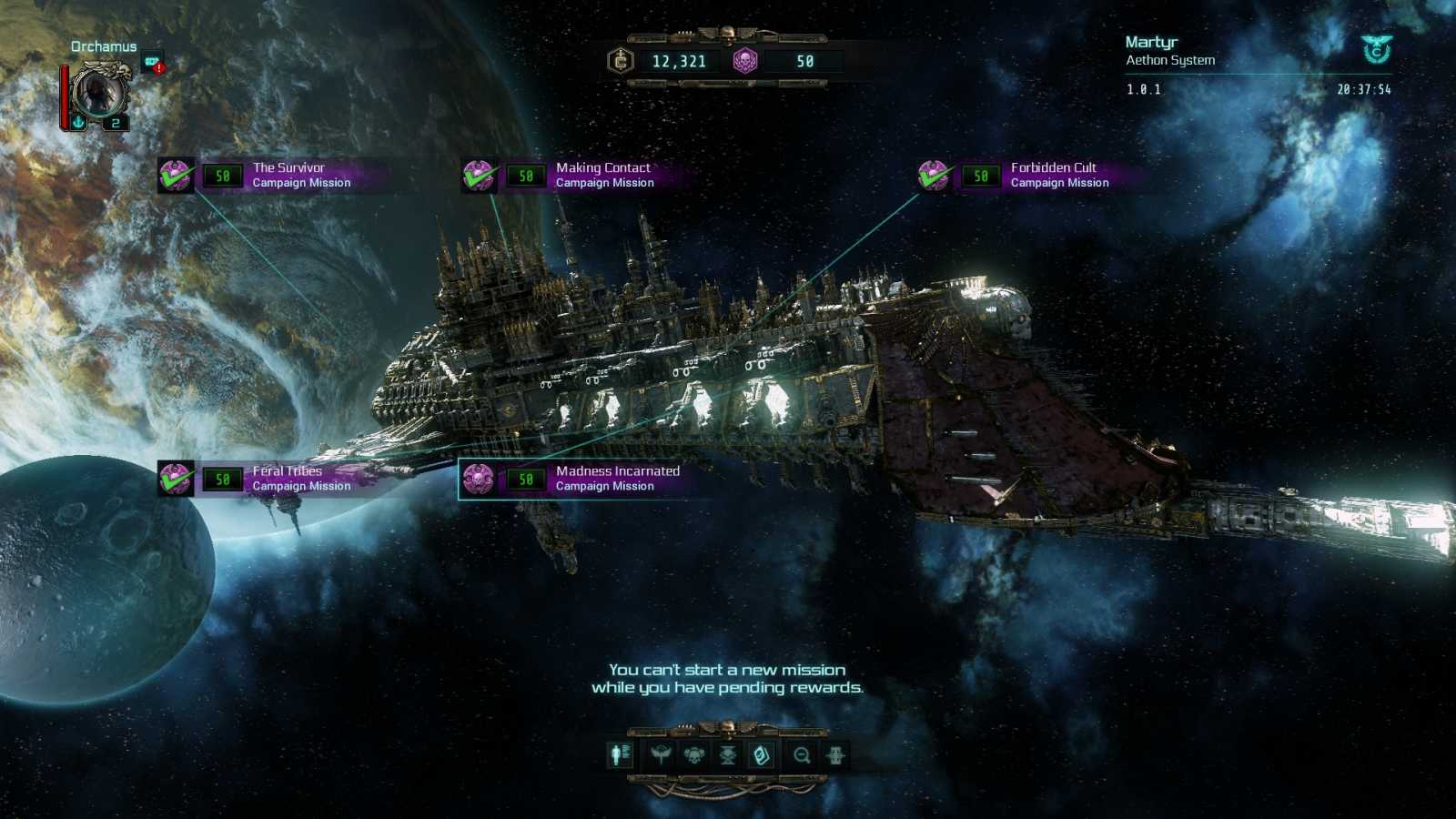Select the rightmost gate icon on the toolbar
Image resolution: width=1456 pixels, height=819 pixels.
835,754
